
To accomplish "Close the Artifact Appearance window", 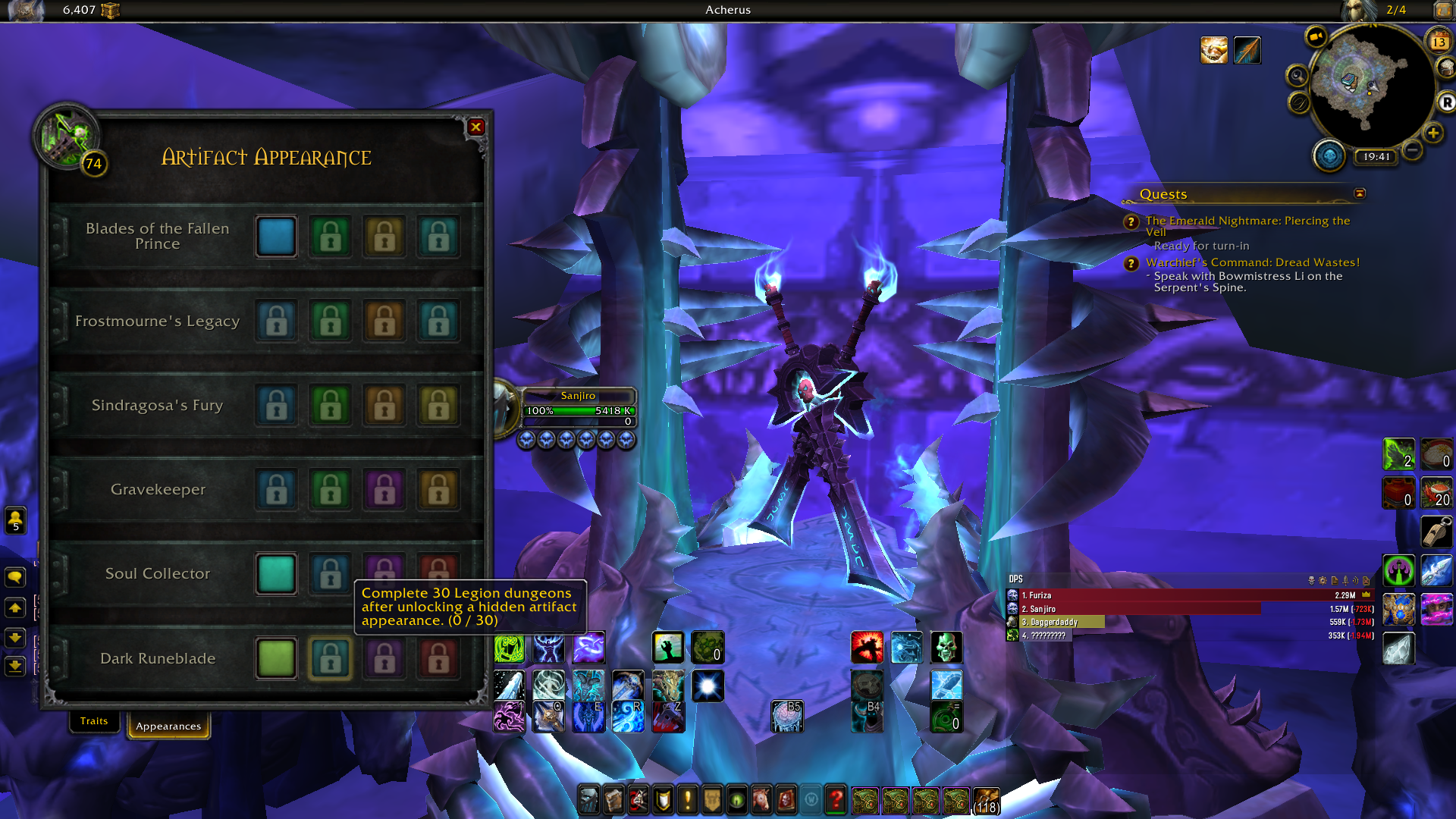I will 476,127.
